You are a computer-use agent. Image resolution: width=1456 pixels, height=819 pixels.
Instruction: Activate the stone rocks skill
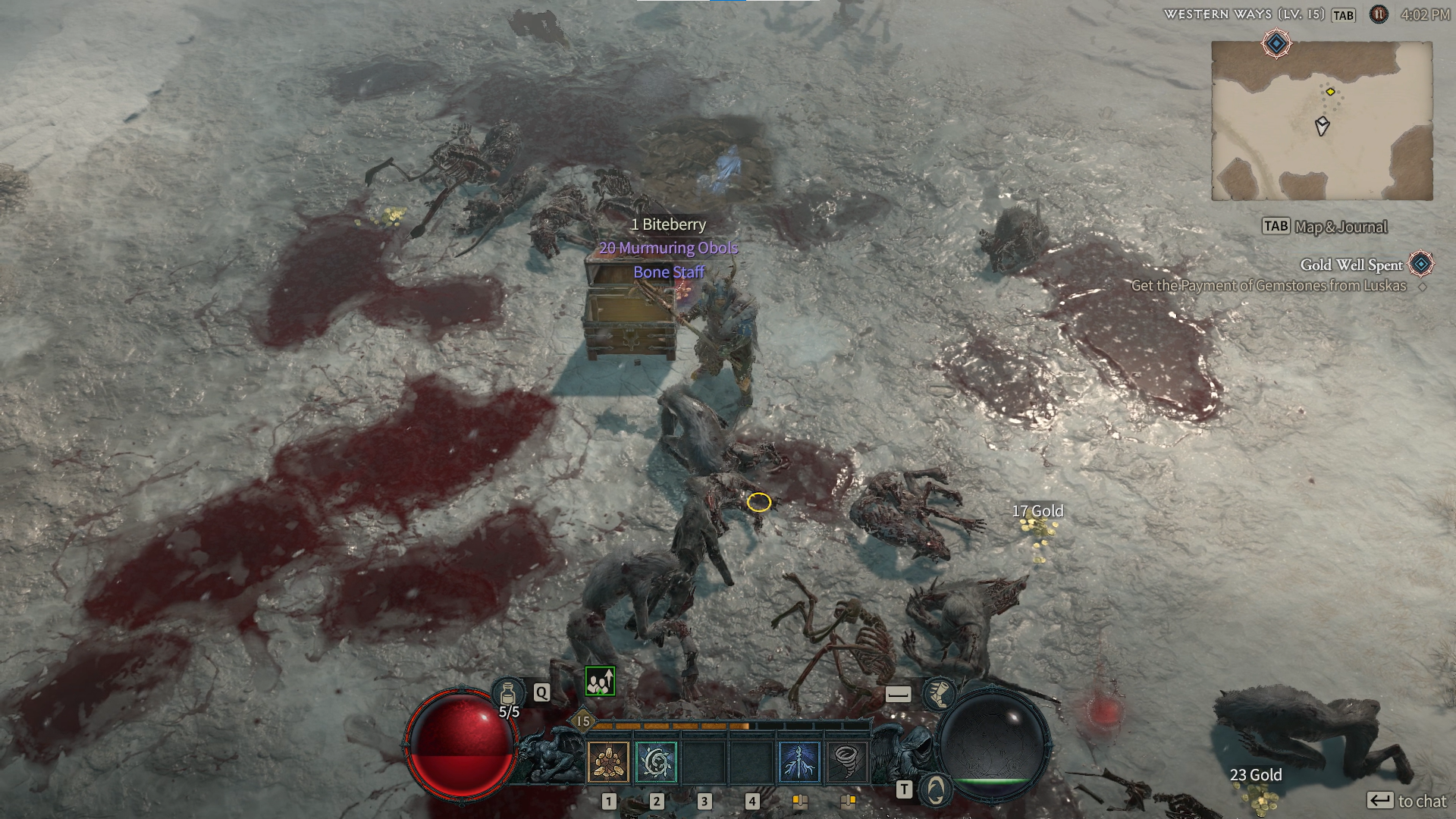click(x=608, y=761)
